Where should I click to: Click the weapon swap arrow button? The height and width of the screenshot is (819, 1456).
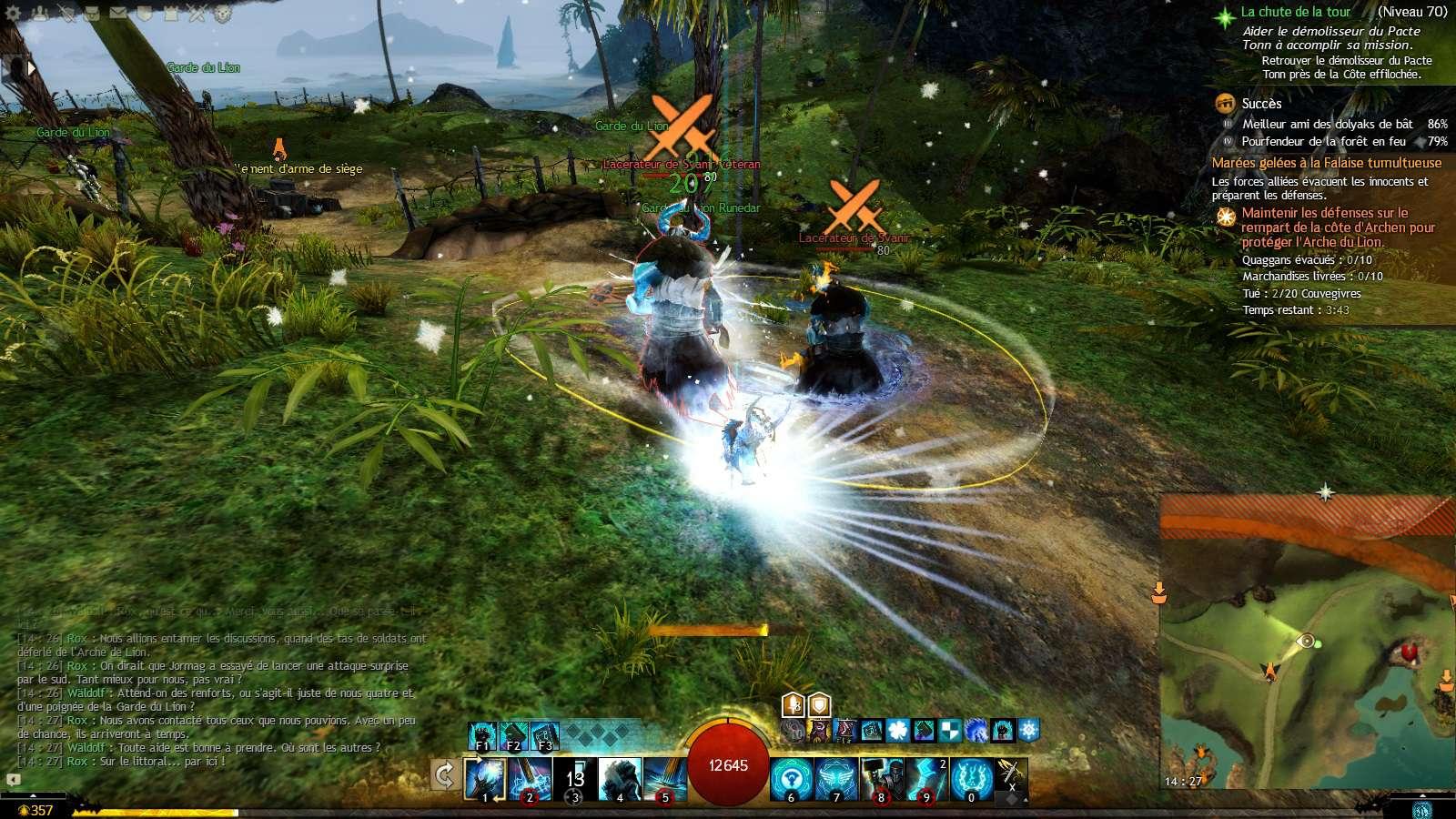pyautogui.click(x=444, y=776)
